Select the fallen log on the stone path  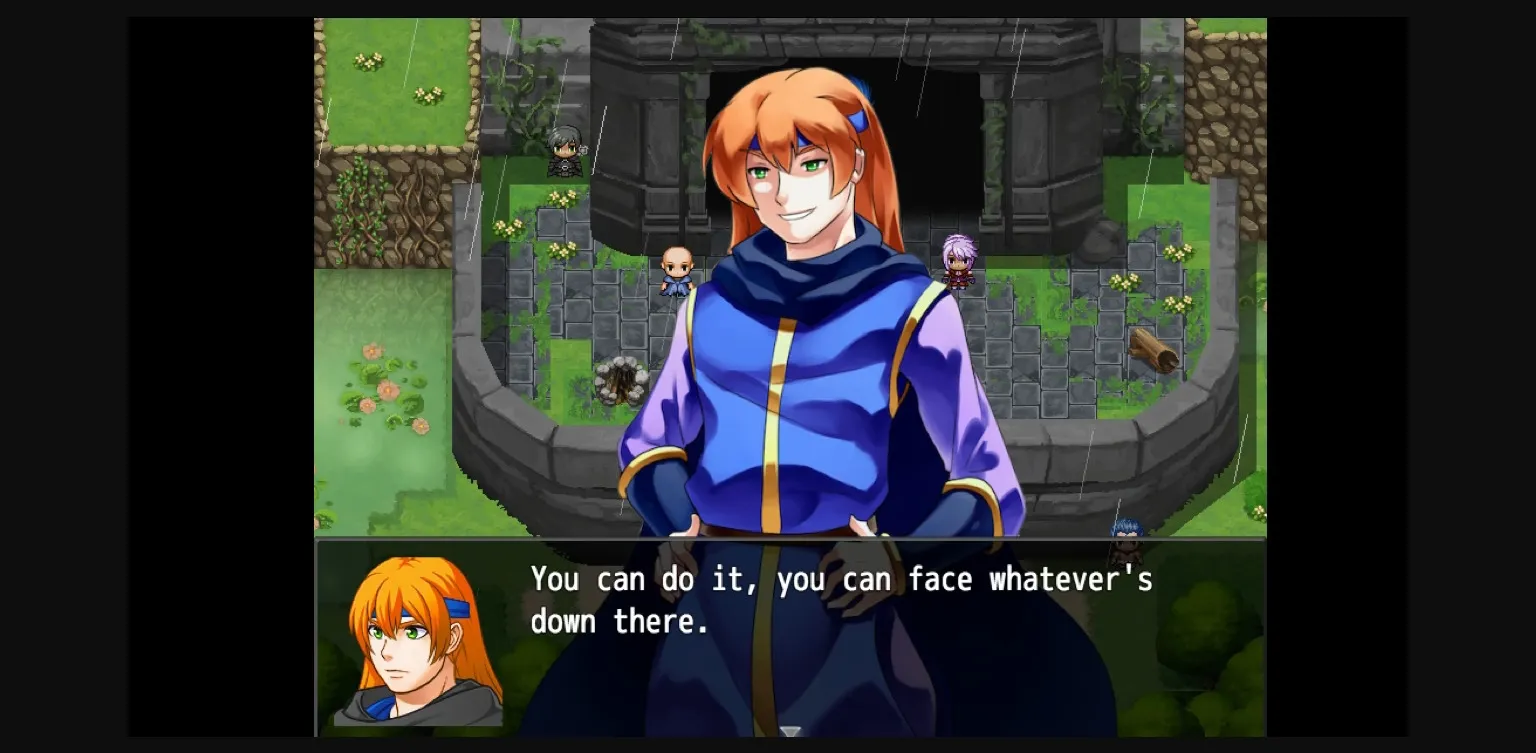click(1150, 349)
